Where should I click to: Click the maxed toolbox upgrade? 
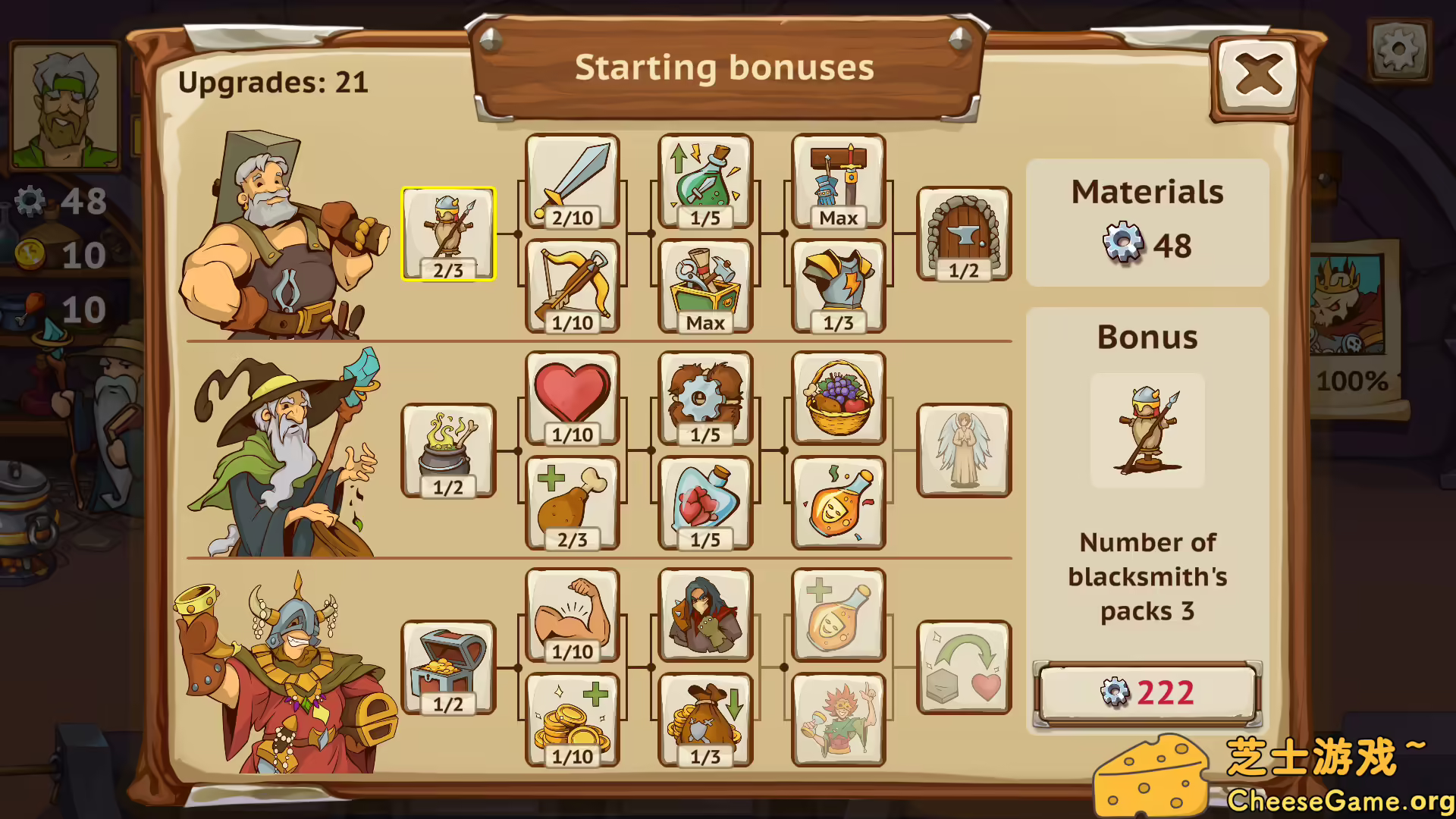click(704, 287)
